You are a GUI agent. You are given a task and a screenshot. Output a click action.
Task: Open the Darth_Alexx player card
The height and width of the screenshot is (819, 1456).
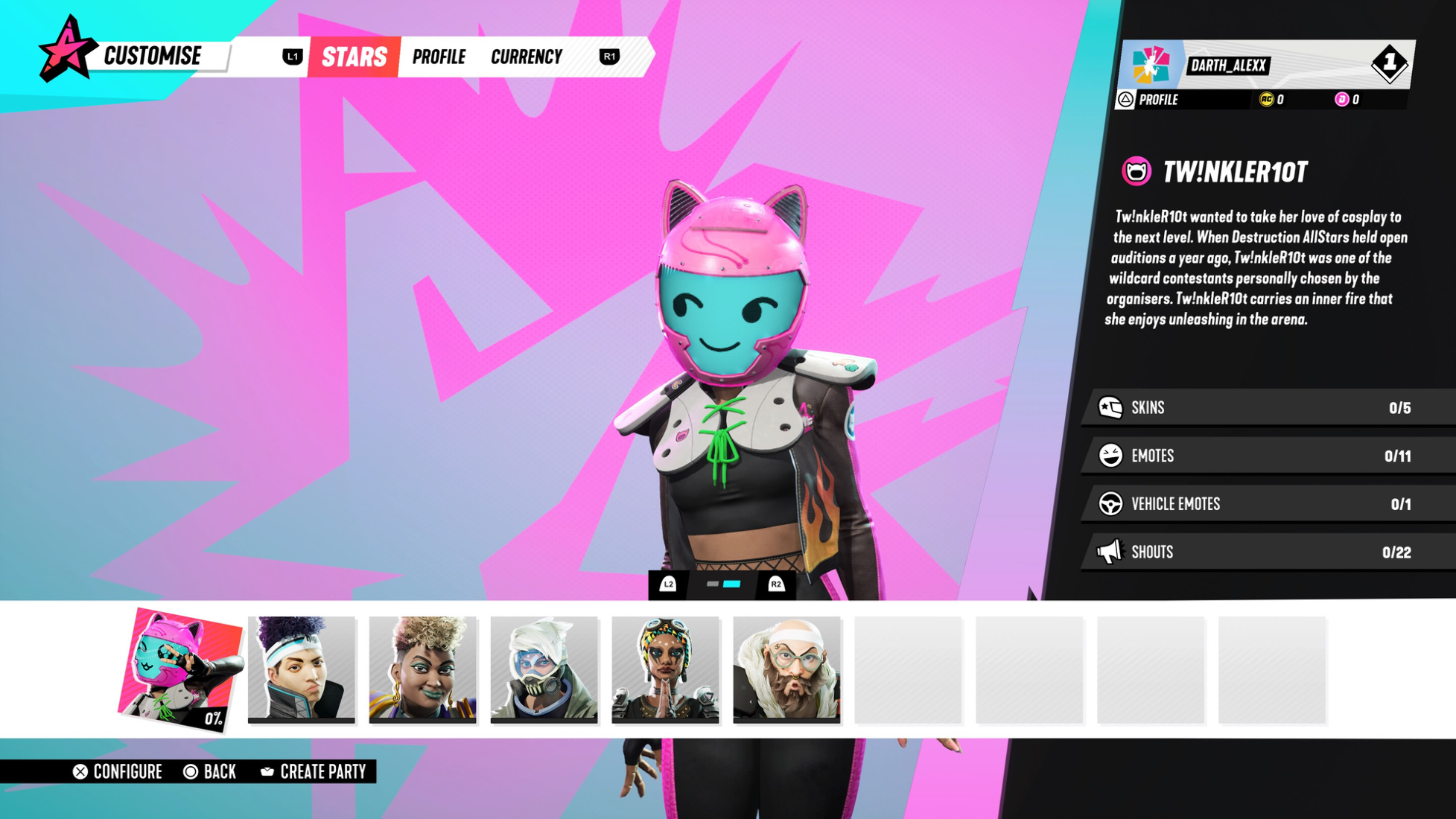pyautogui.click(x=1266, y=65)
